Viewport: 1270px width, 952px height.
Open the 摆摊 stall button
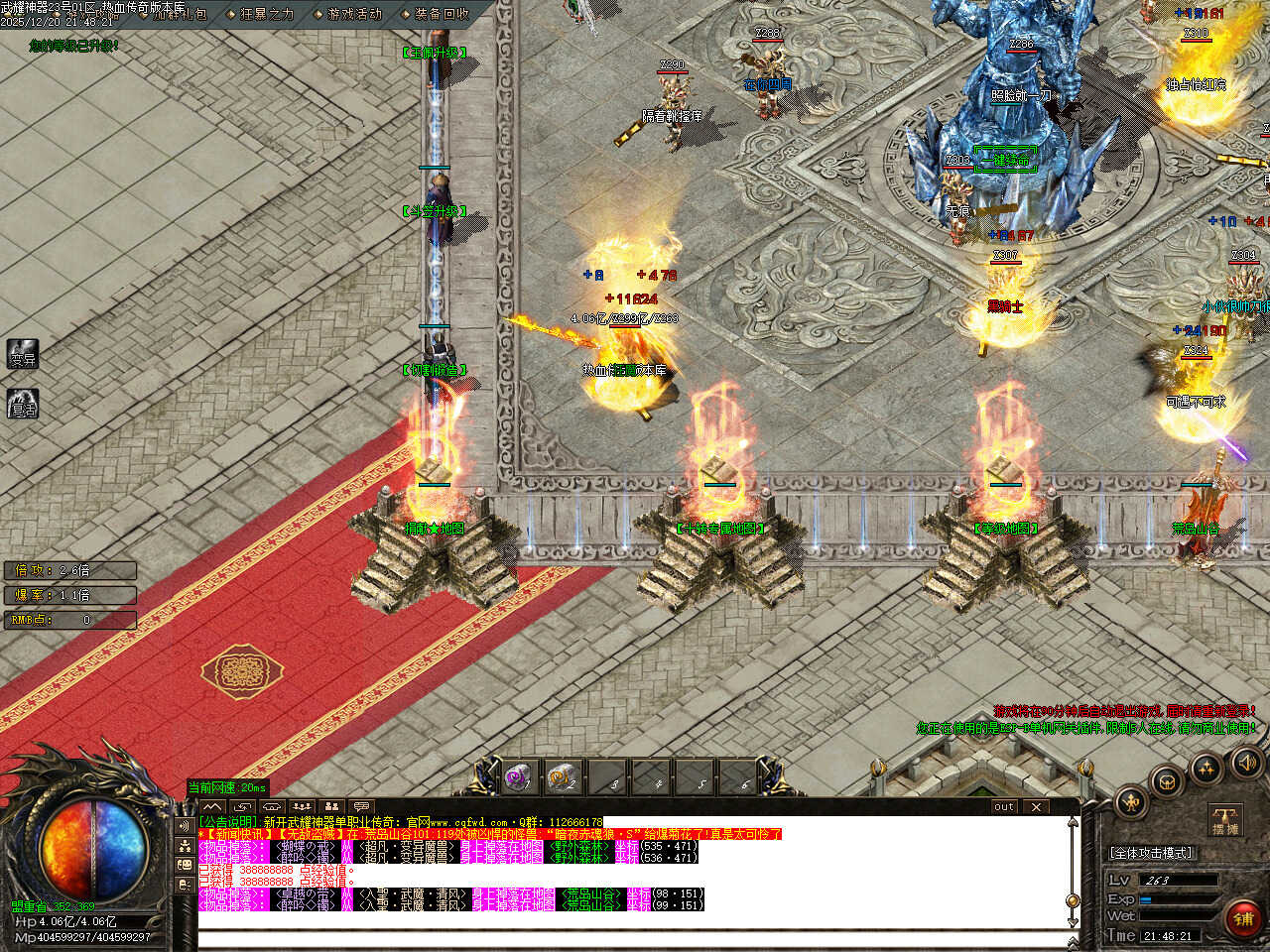tap(1226, 819)
